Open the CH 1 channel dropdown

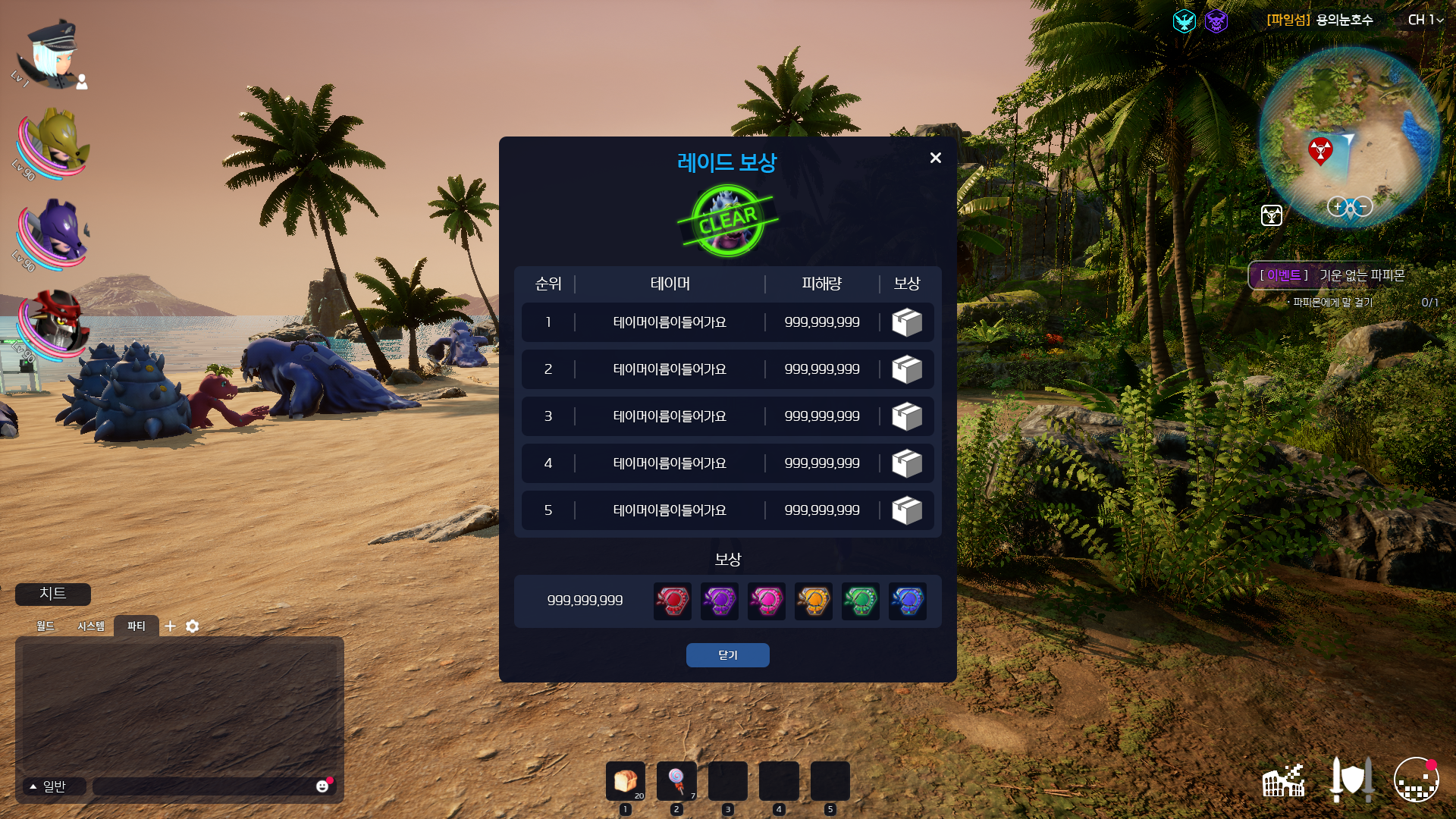1425,20
